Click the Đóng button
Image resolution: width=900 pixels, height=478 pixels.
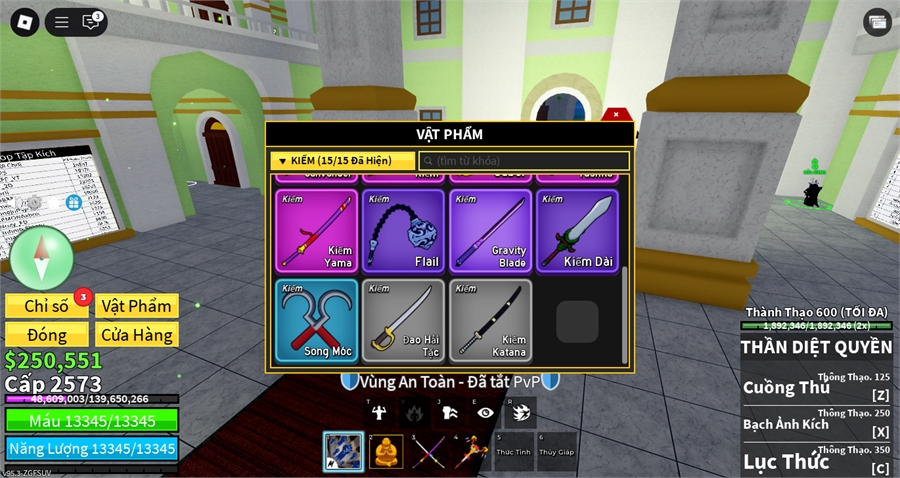click(x=46, y=335)
